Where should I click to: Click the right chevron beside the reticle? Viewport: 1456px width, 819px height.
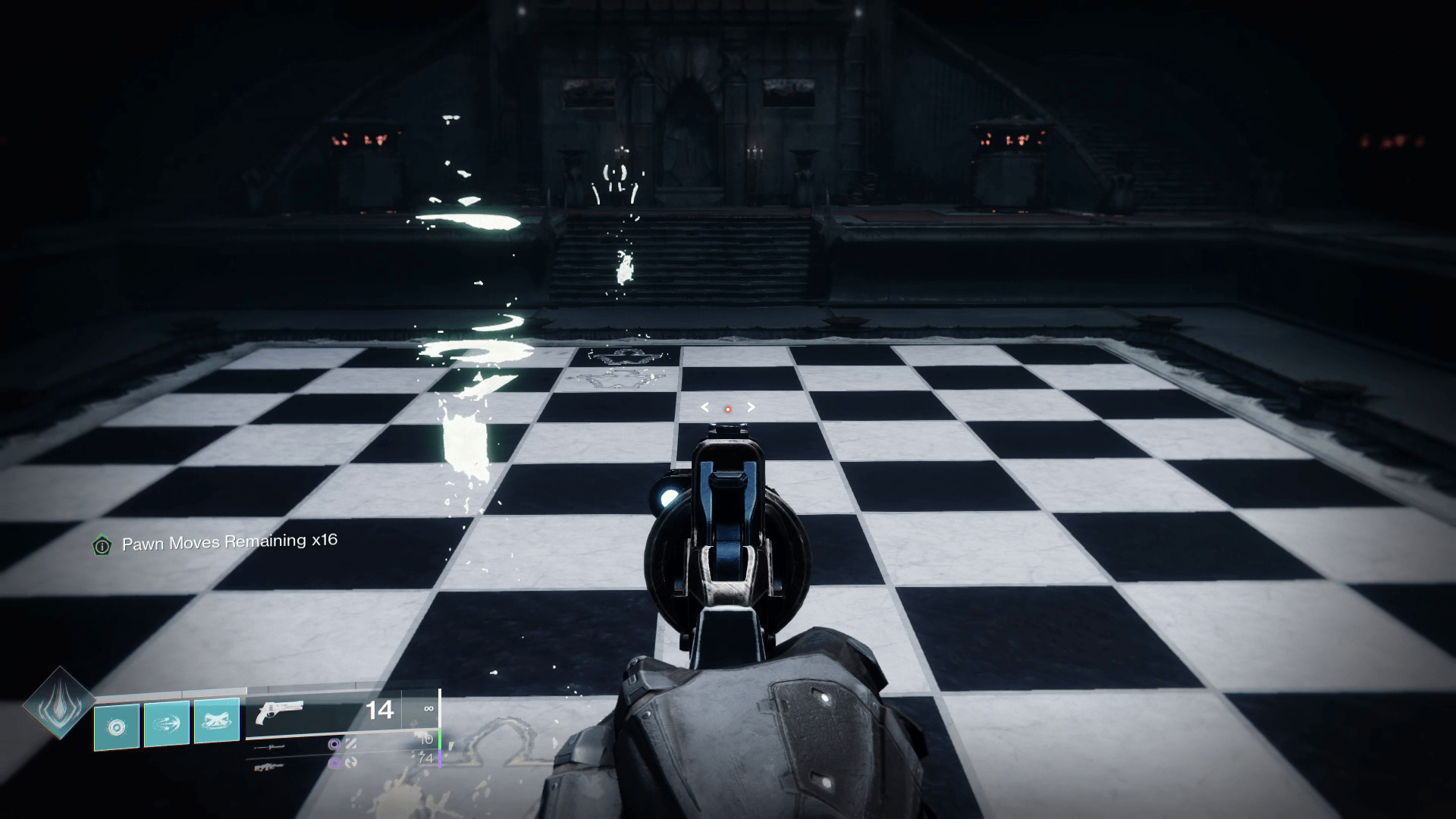tap(751, 407)
